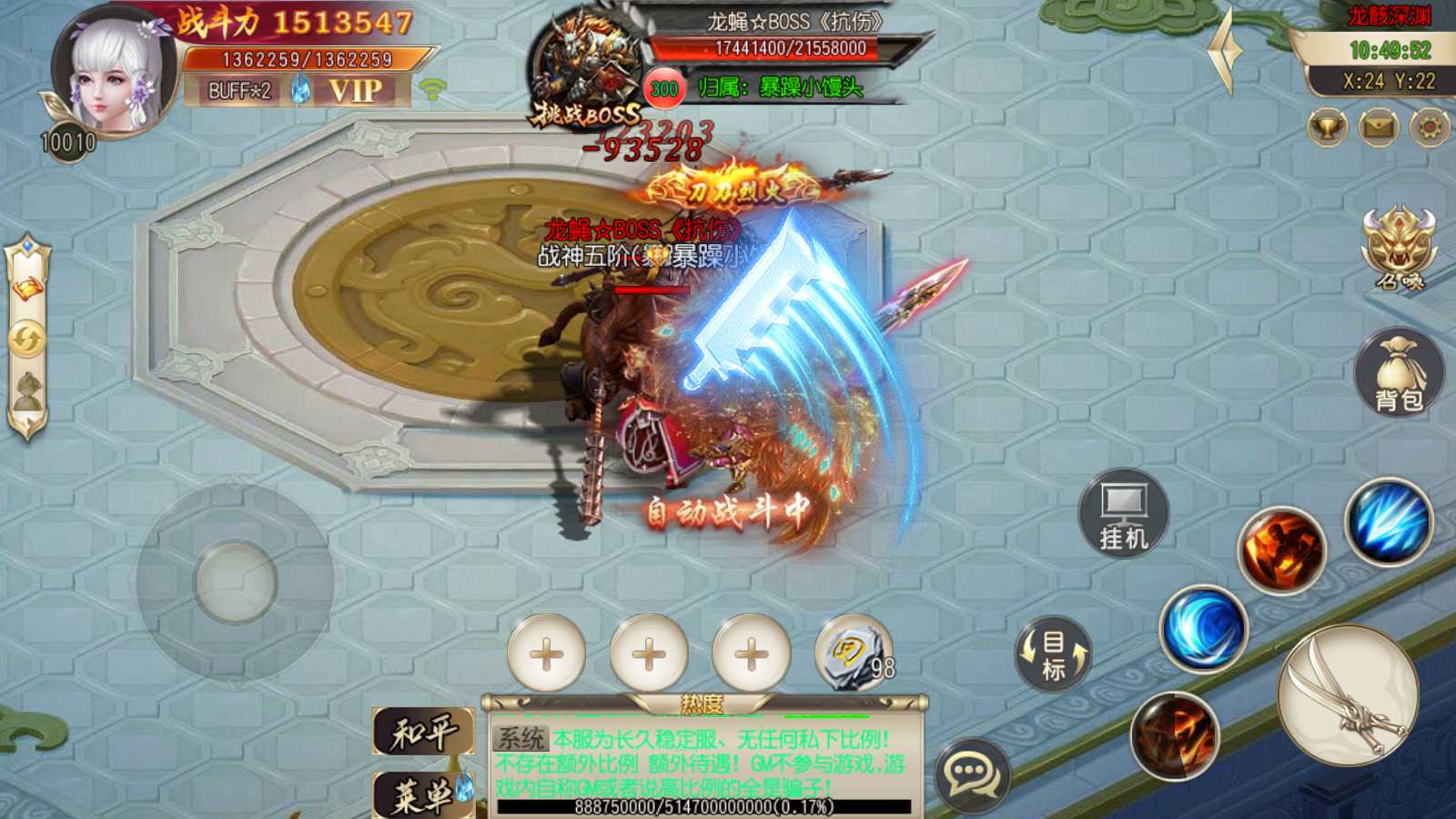Use the crossed swords basic attack
1456x819 pixels.
pos(1348,695)
